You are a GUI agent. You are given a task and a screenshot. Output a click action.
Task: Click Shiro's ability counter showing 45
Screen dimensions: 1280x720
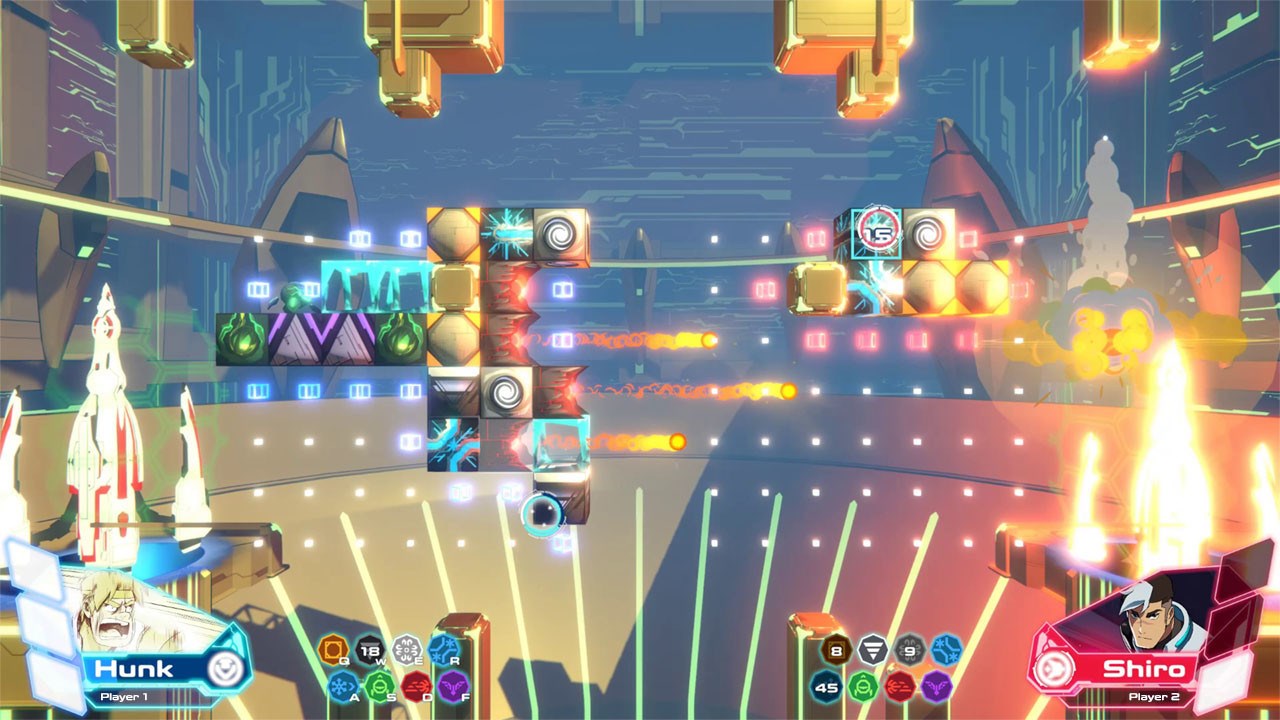click(x=825, y=687)
